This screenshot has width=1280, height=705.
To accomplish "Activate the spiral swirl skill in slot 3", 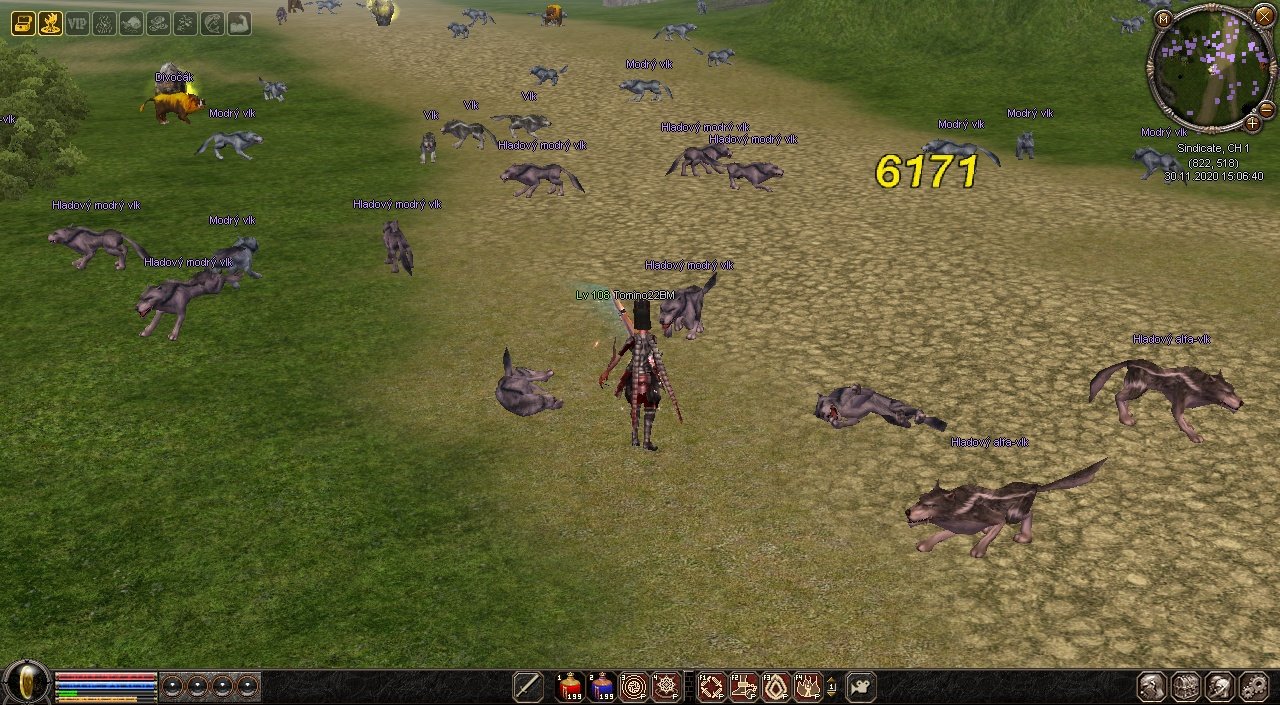I will (x=634, y=686).
